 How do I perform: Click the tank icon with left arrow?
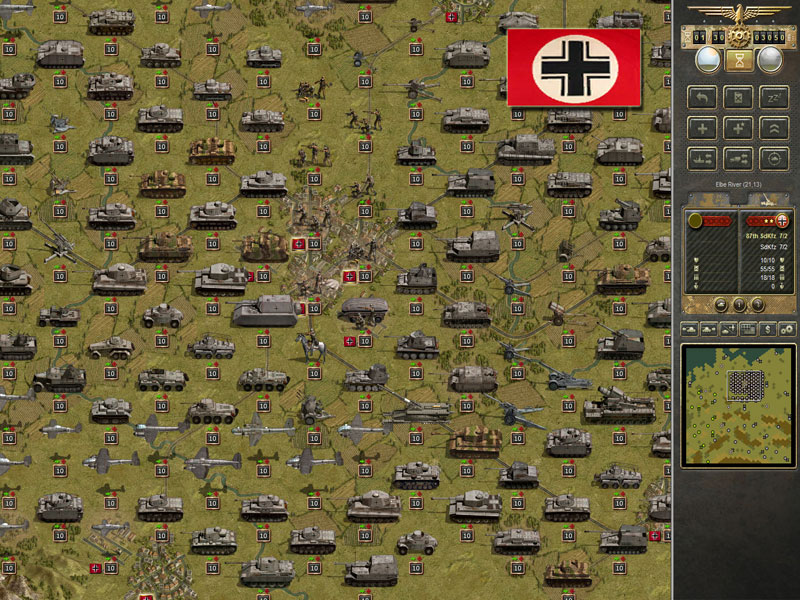pyautogui.click(x=690, y=328)
